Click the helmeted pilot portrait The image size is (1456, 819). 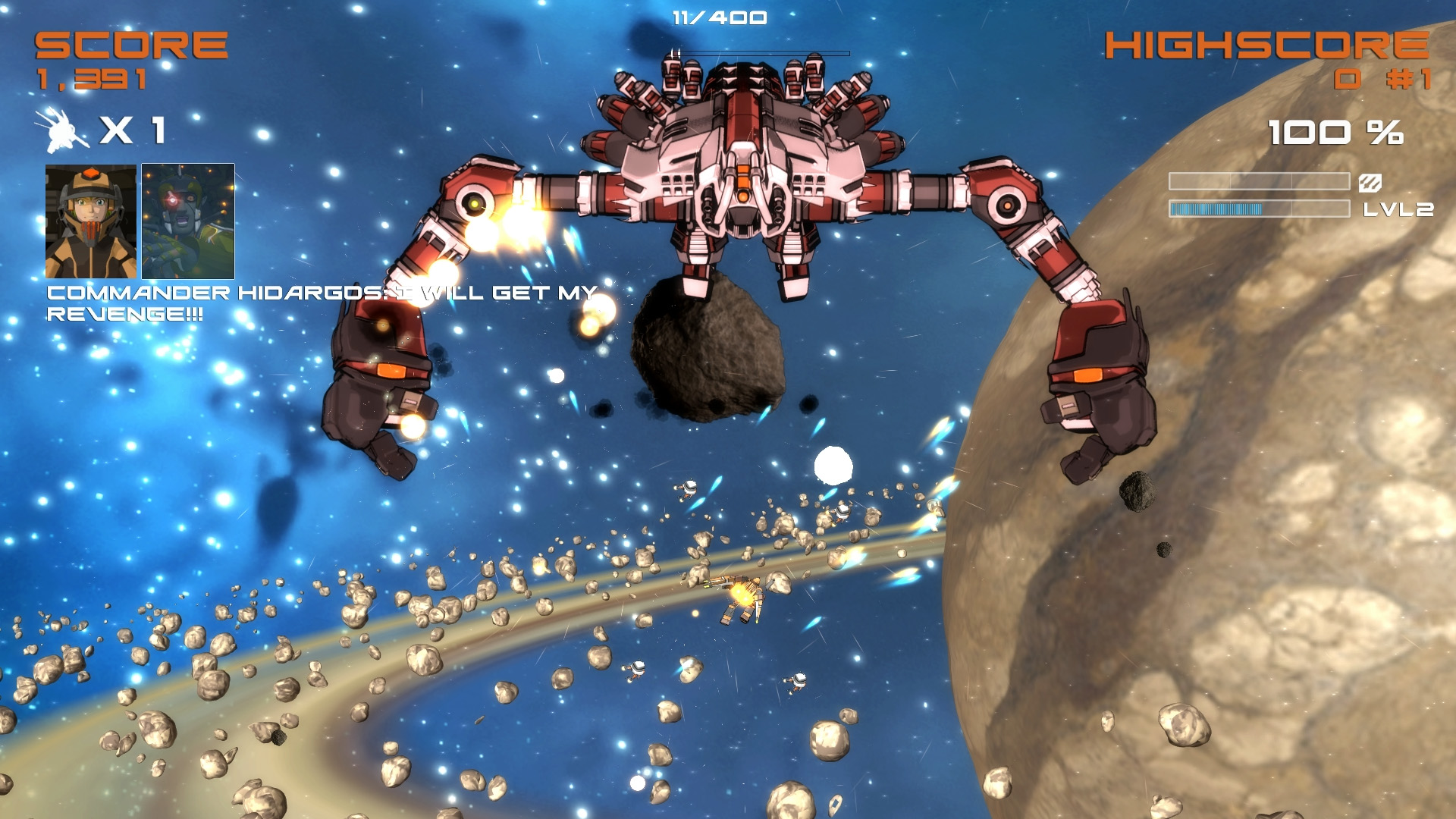[91, 221]
